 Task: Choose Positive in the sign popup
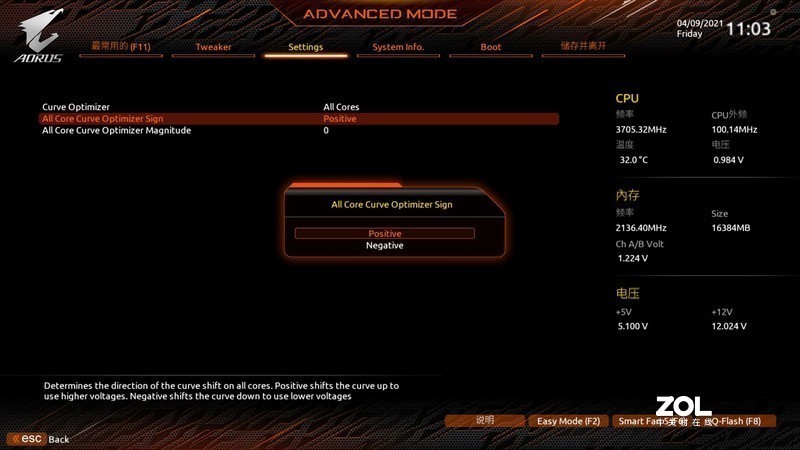click(x=384, y=233)
